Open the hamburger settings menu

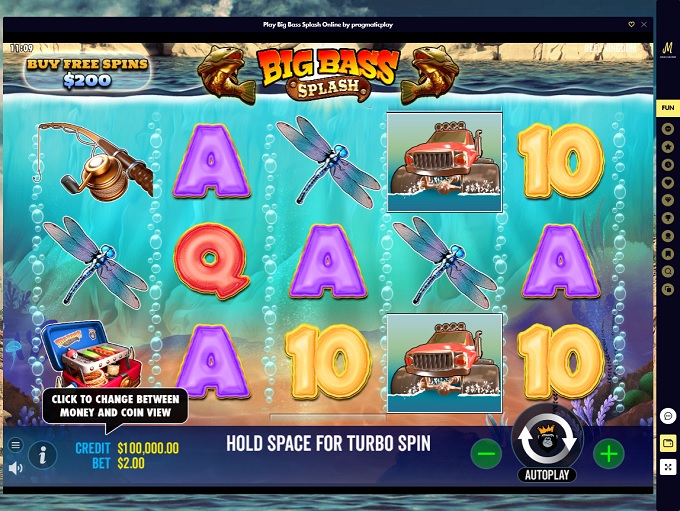pyautogui.click(x=15, y=445)
